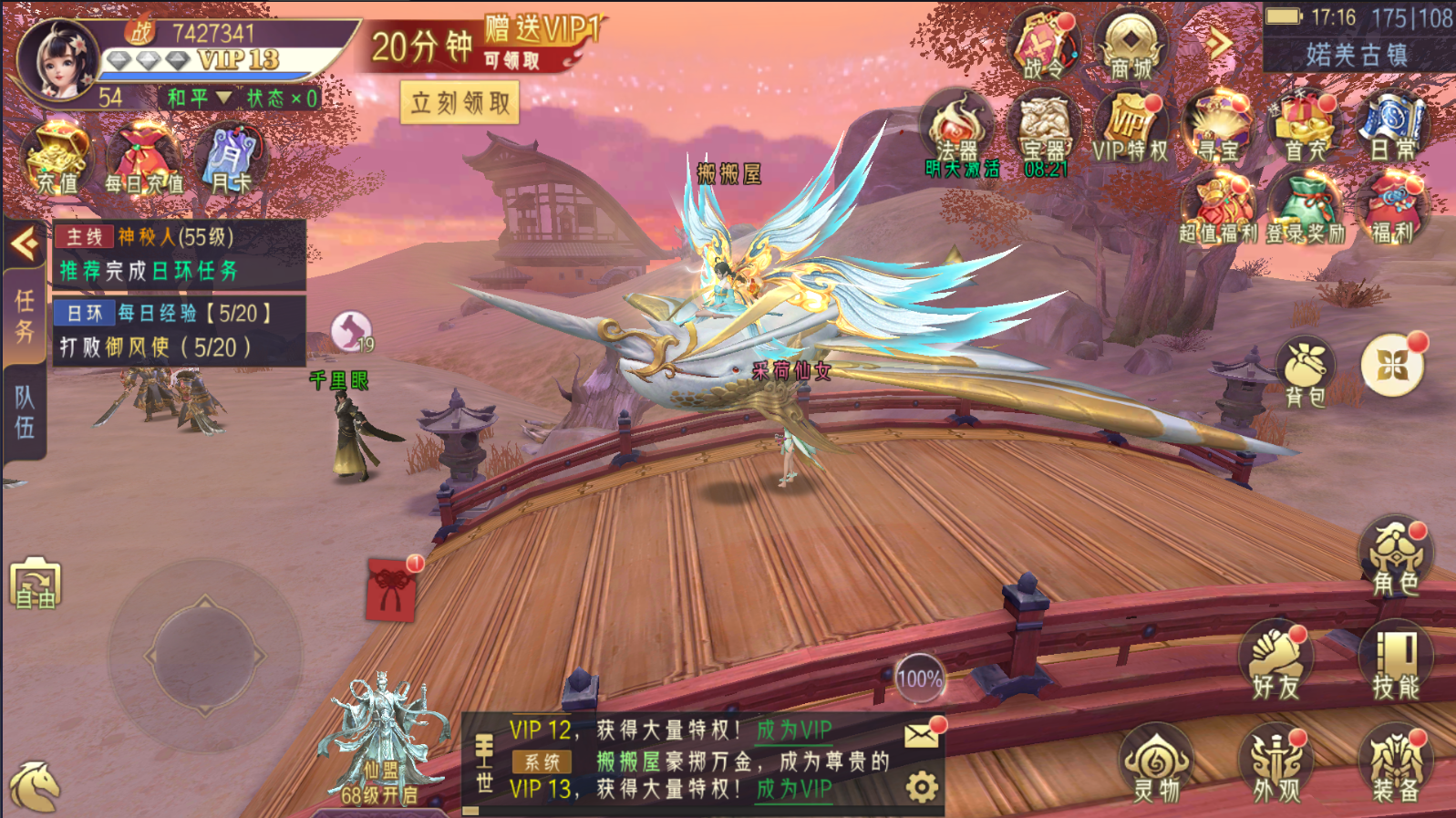Open chat settings gear icon
This screenshot has width=1456, height=818.
coord(922,787)
